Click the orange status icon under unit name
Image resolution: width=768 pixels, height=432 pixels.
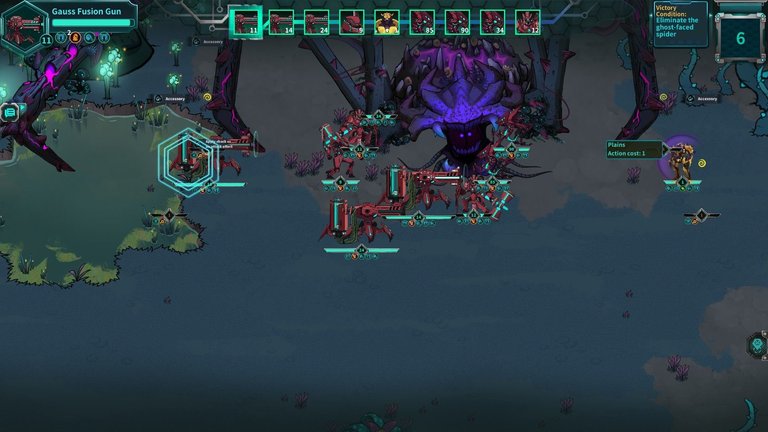pos(75,37)
